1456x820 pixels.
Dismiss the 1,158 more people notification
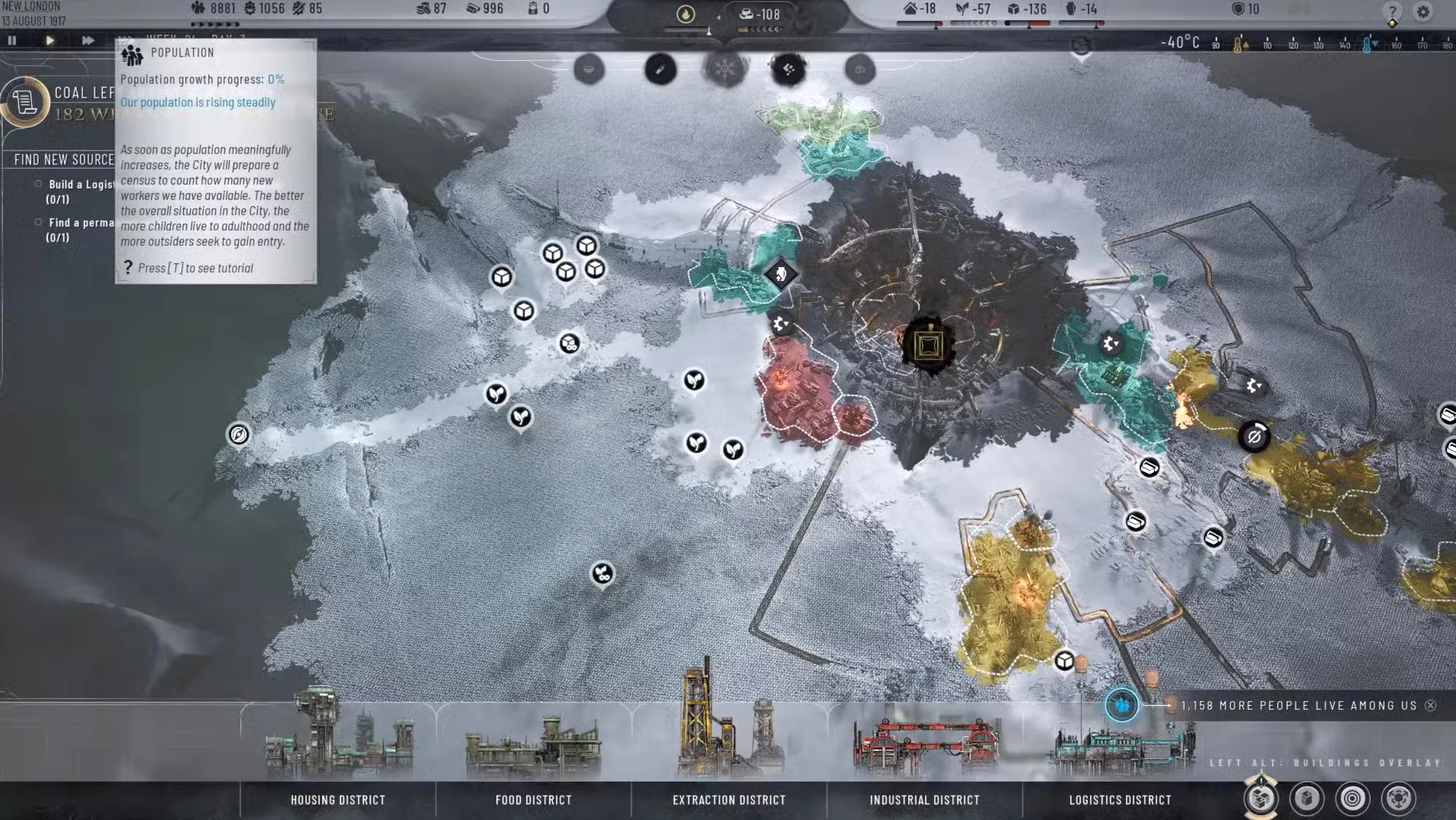tap(1430, 705)
